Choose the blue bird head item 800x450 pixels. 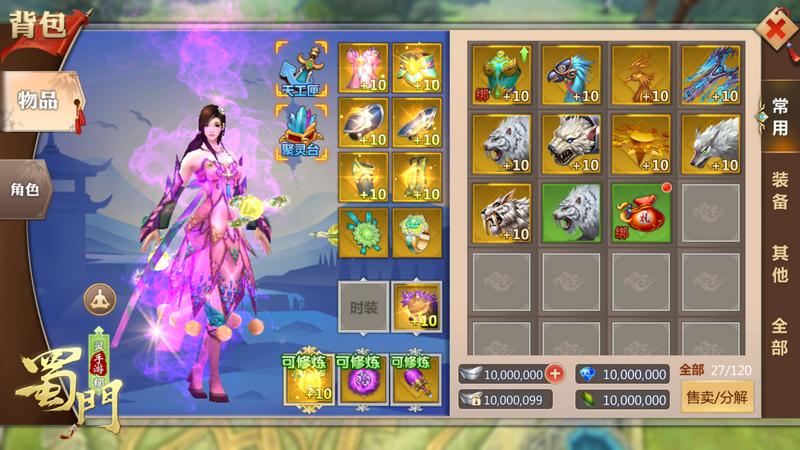click(570, 74)
